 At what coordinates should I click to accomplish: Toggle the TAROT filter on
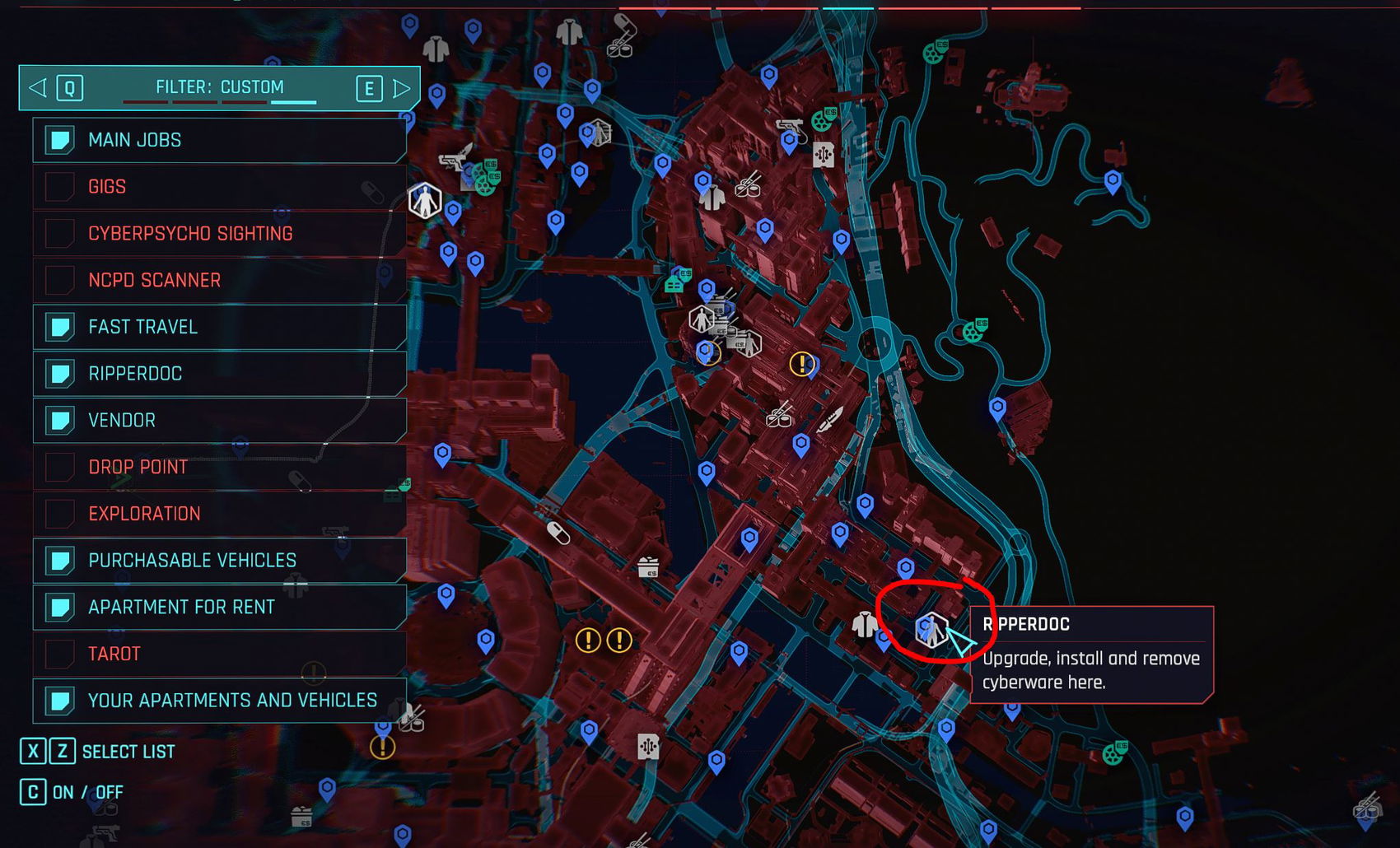[x=58, y=653]
